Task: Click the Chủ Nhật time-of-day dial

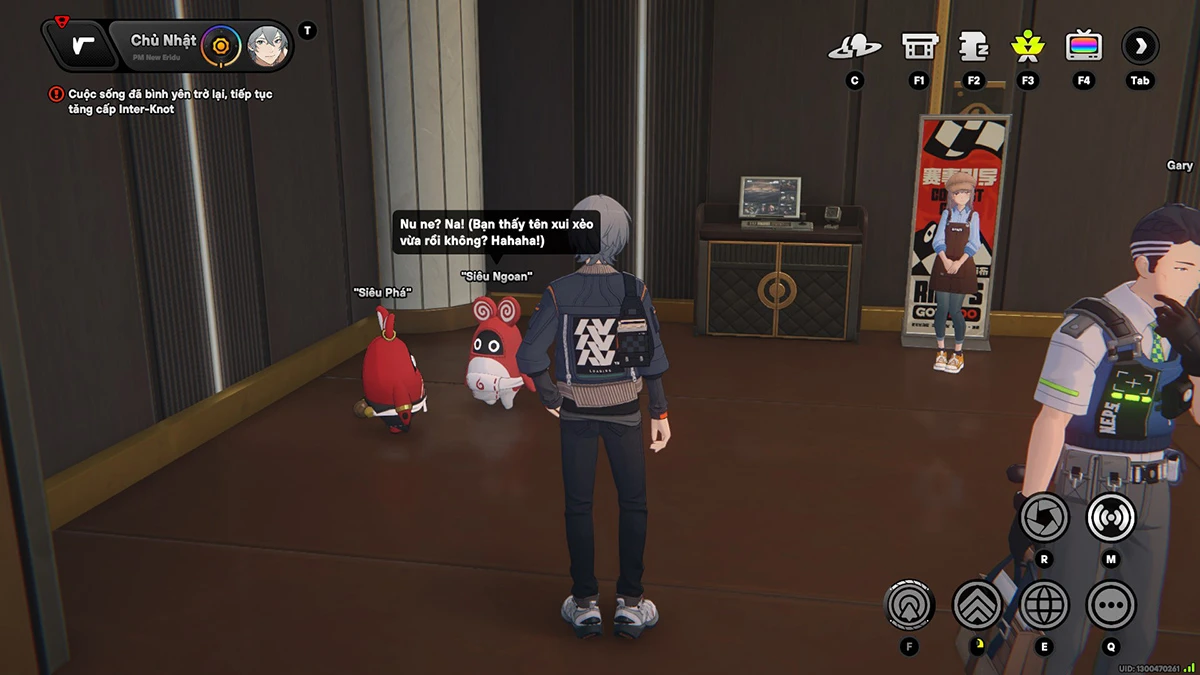Action: [x=220, y=45]
